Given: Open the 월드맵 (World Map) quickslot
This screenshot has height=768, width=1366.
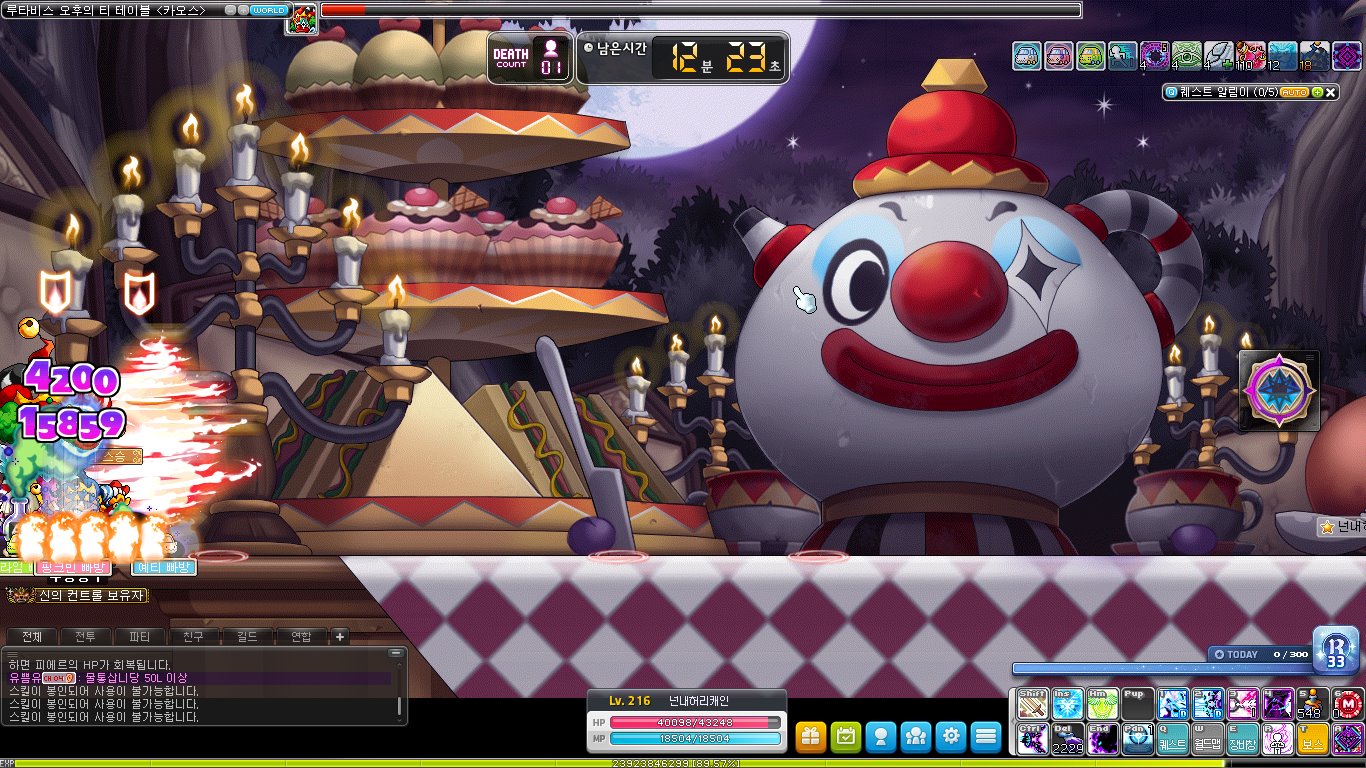Looking at the screenshot, I should coord(1207,739).
